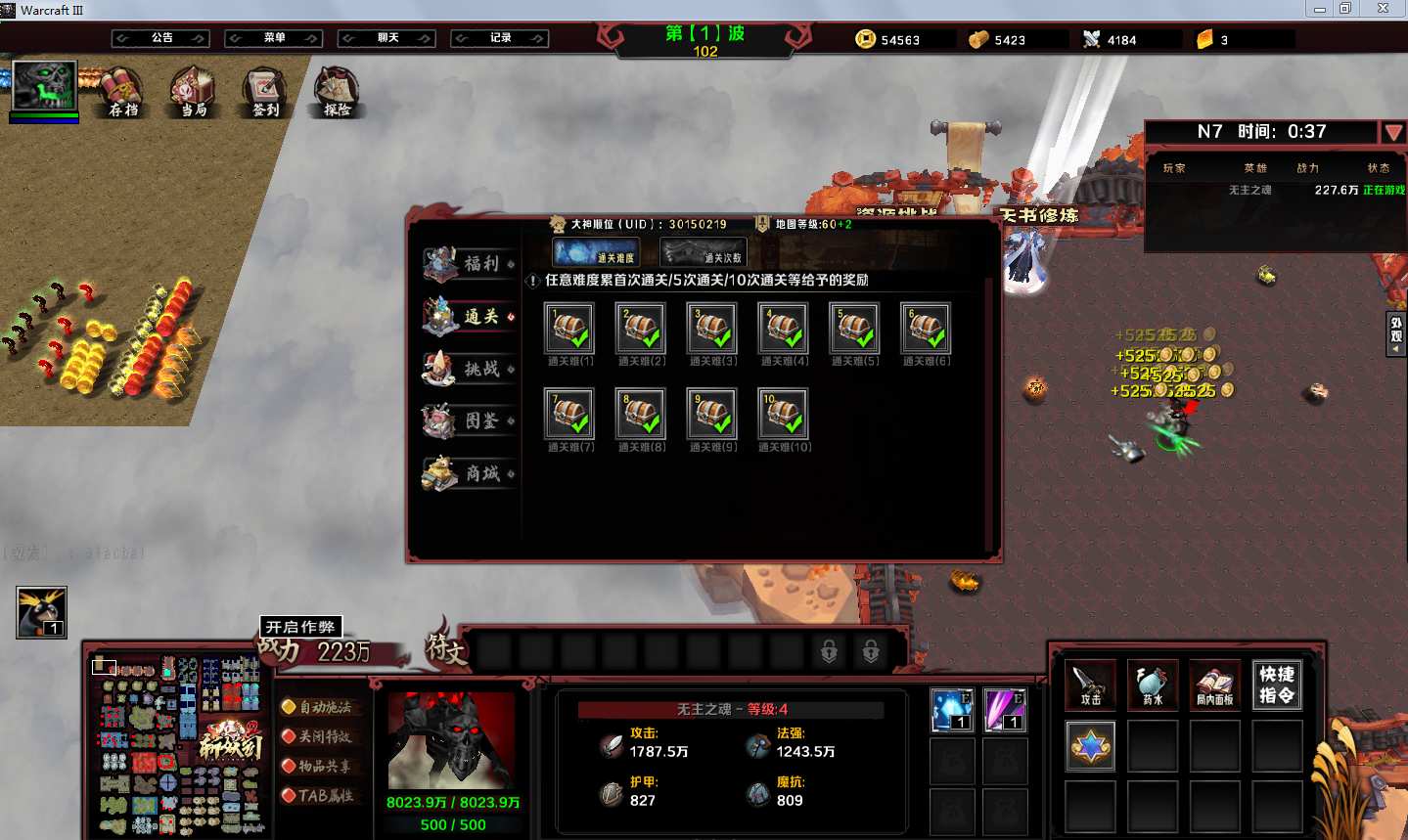Open the 聊天 chat menu
This screenshot has width=1408, height=840.
[387, 38]
